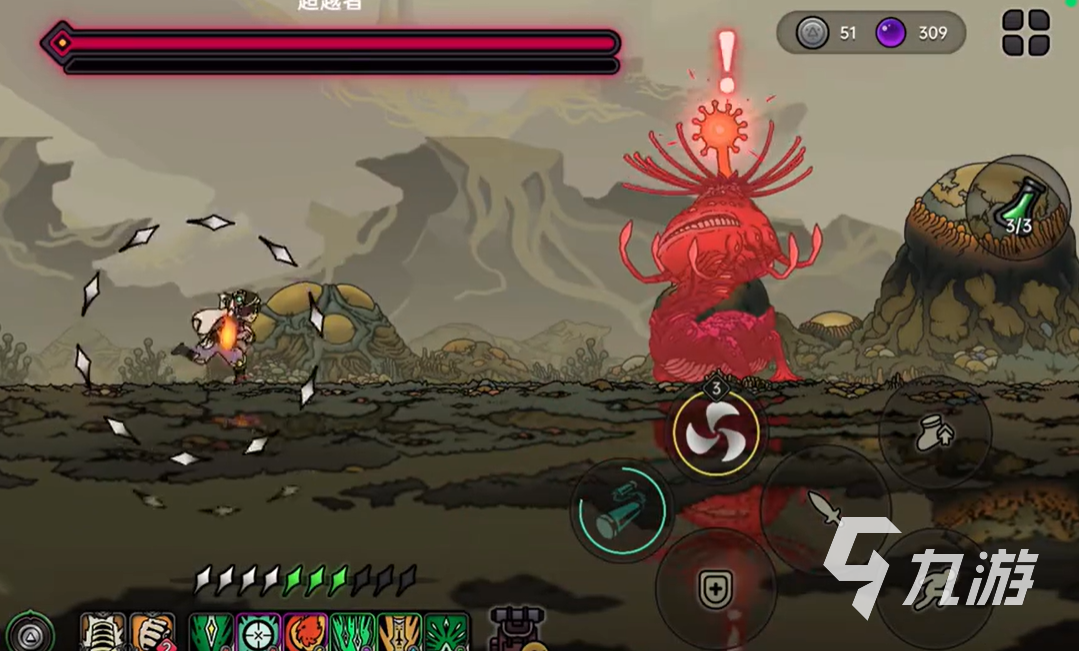Tap the round triangle coin button
This screenshot has height=651, width=1079.
coord(32,632)
